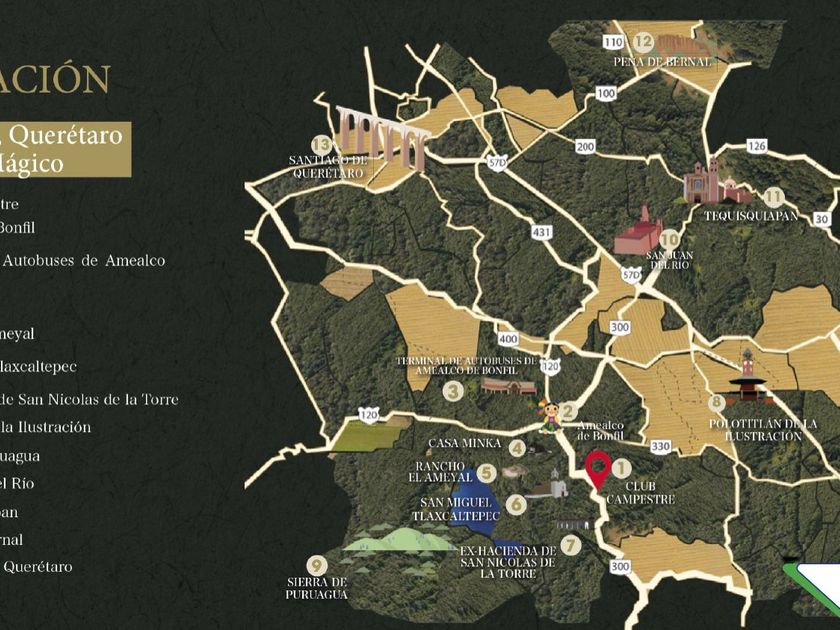
Task: Click marker 11 beside Tequisquiapan
Action: [x=773, y=197]
